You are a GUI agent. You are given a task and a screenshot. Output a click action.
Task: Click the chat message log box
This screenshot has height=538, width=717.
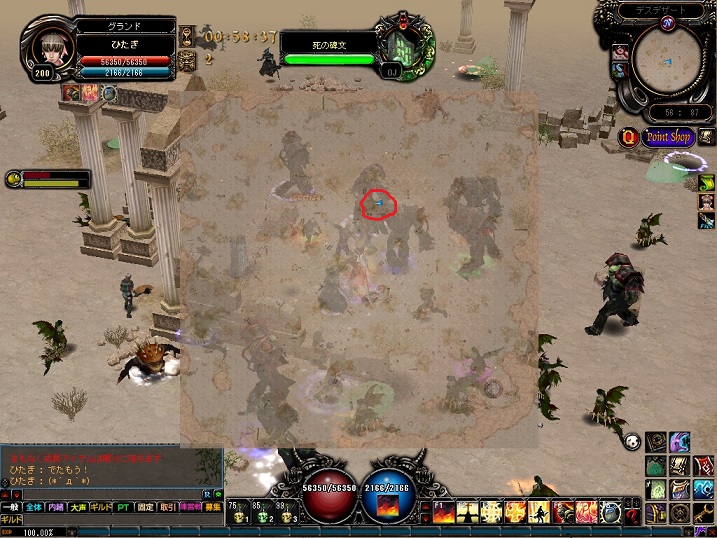(110, 468)
